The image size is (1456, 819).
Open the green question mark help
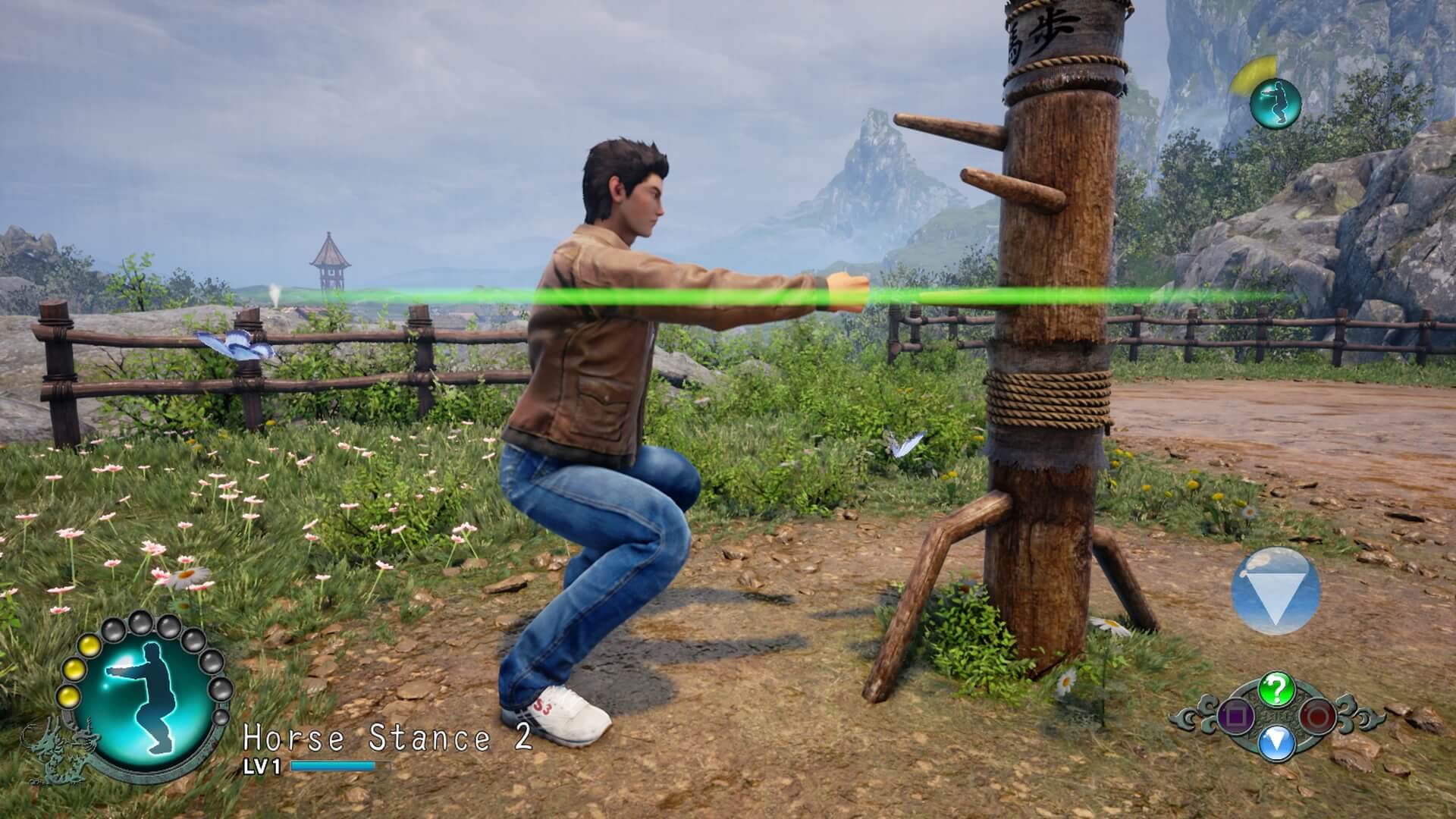coord(1276,689)
